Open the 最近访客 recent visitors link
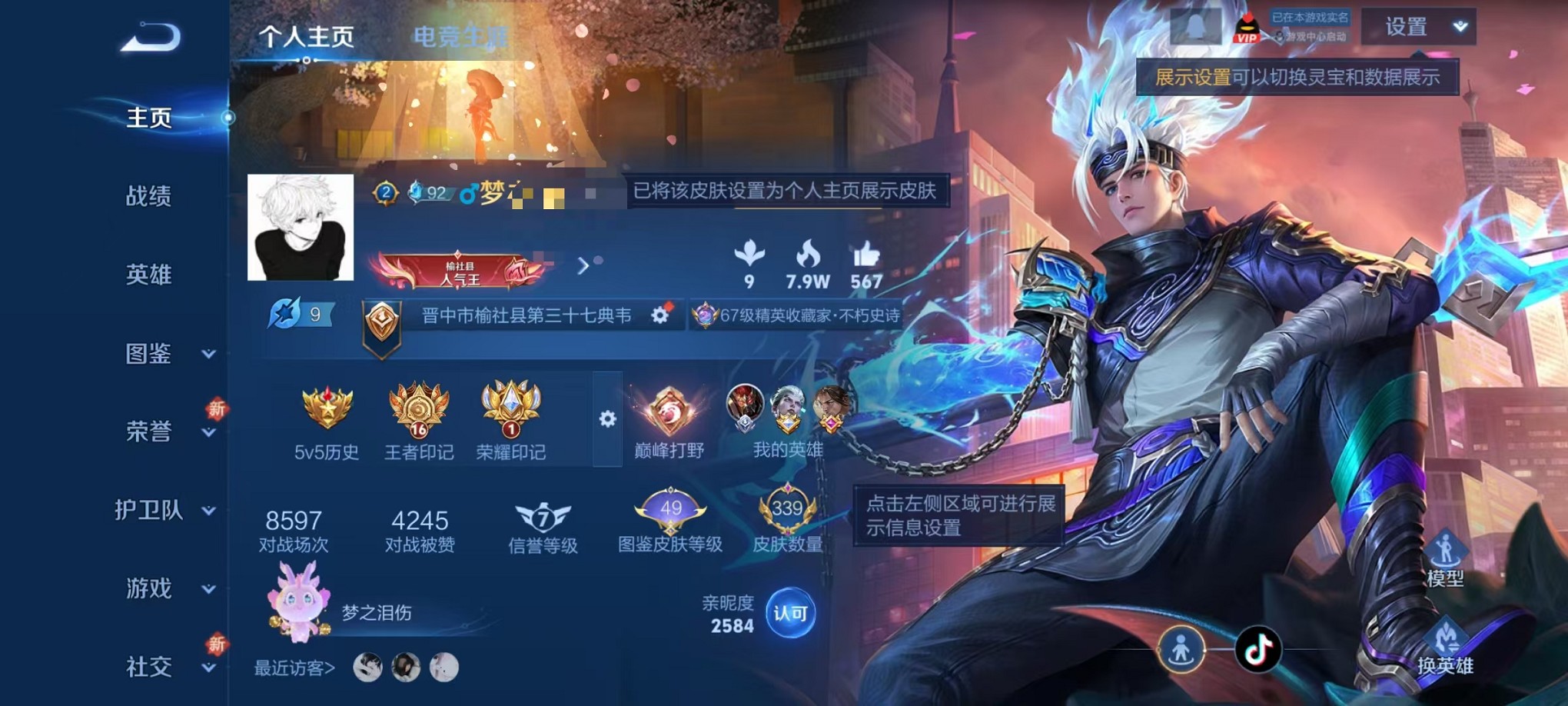This screenshot has height=706, width=1568. click(293, 668)
